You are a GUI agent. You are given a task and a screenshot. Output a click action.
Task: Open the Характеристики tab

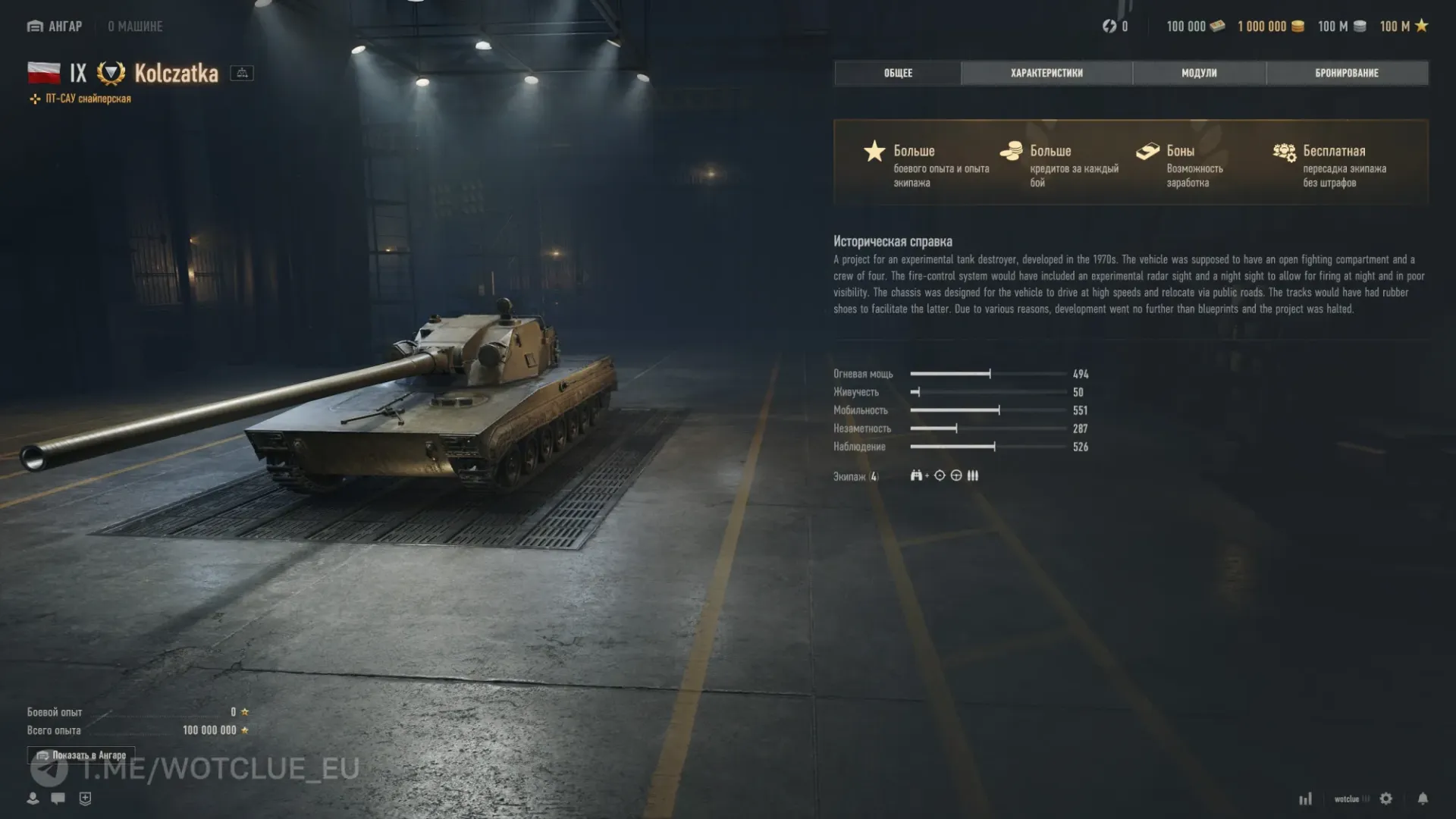click(1046, 73)
